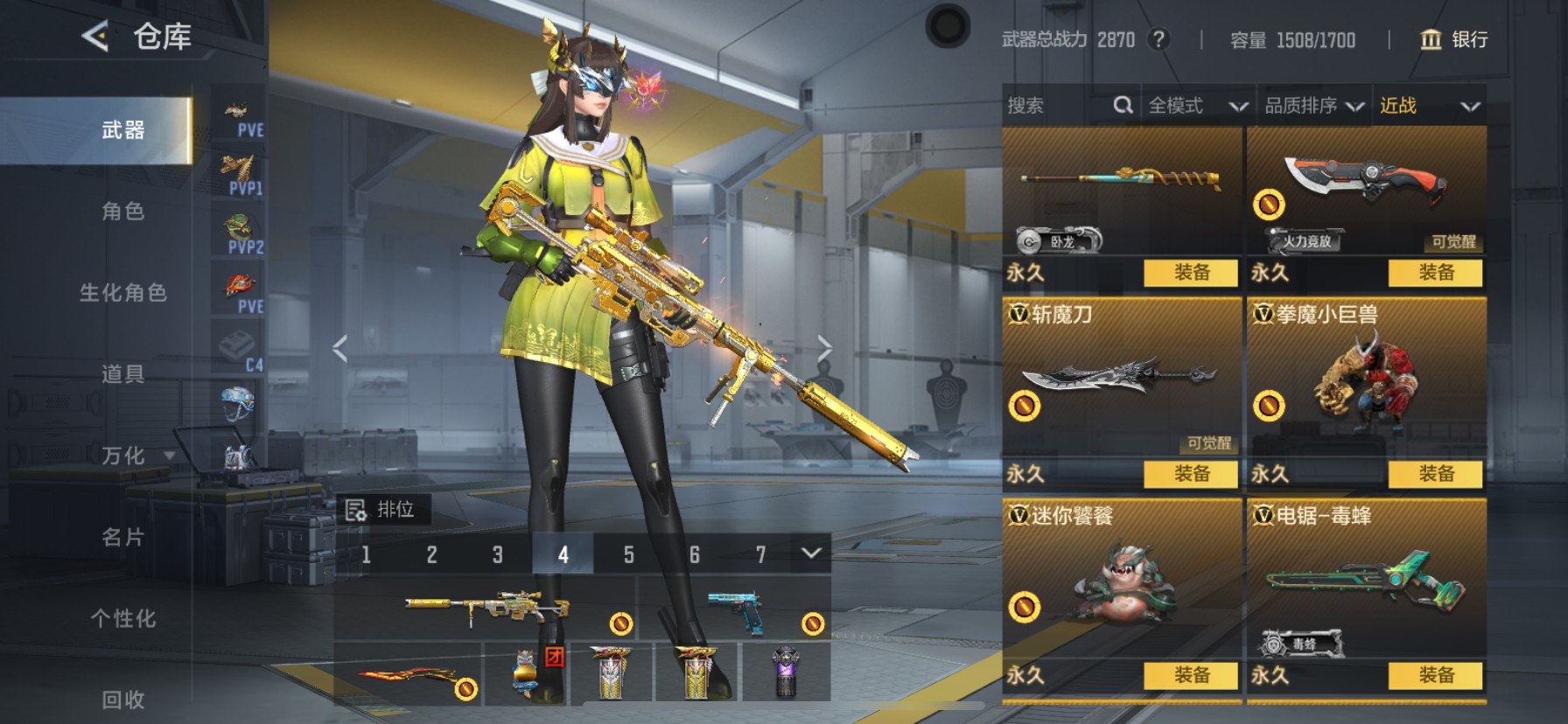This screenshot has height=724, width=1568.
Task: Open the 名片 section
Action: (x=122, y=536)
